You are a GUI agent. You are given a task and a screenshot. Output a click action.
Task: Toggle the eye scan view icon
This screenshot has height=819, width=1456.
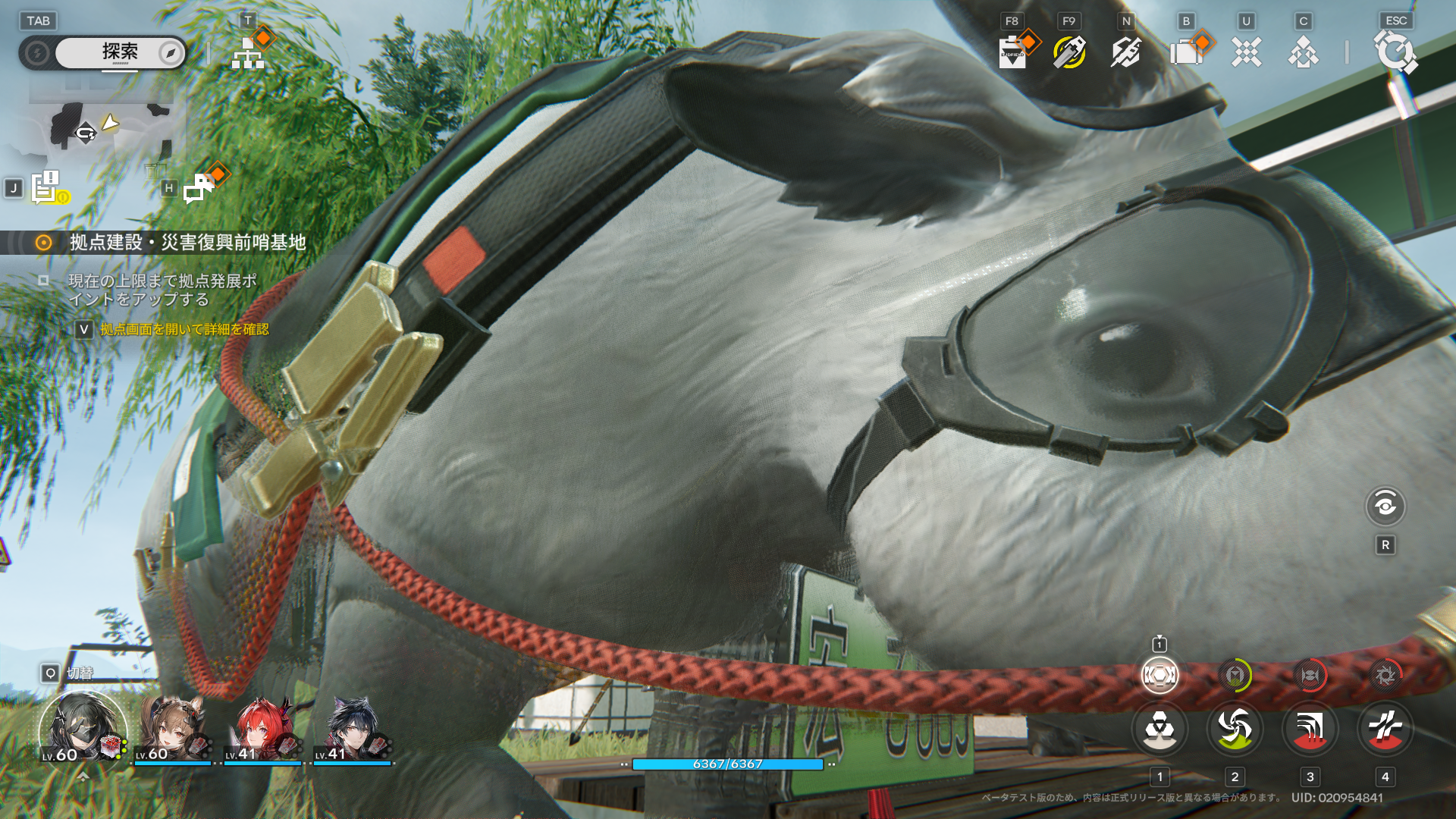(1385, 506)
